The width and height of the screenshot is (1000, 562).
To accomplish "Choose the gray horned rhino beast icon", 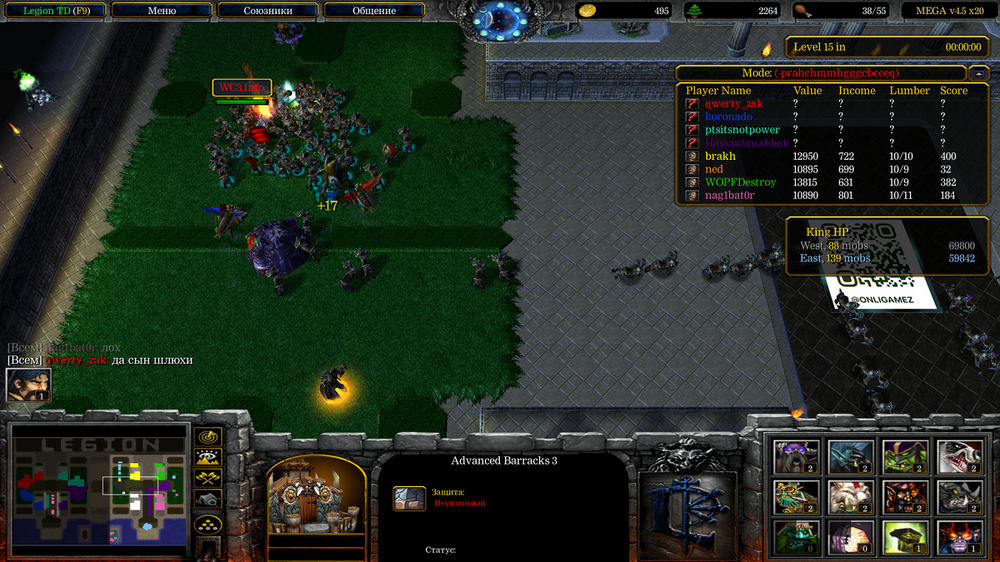I will pos(958,496).
